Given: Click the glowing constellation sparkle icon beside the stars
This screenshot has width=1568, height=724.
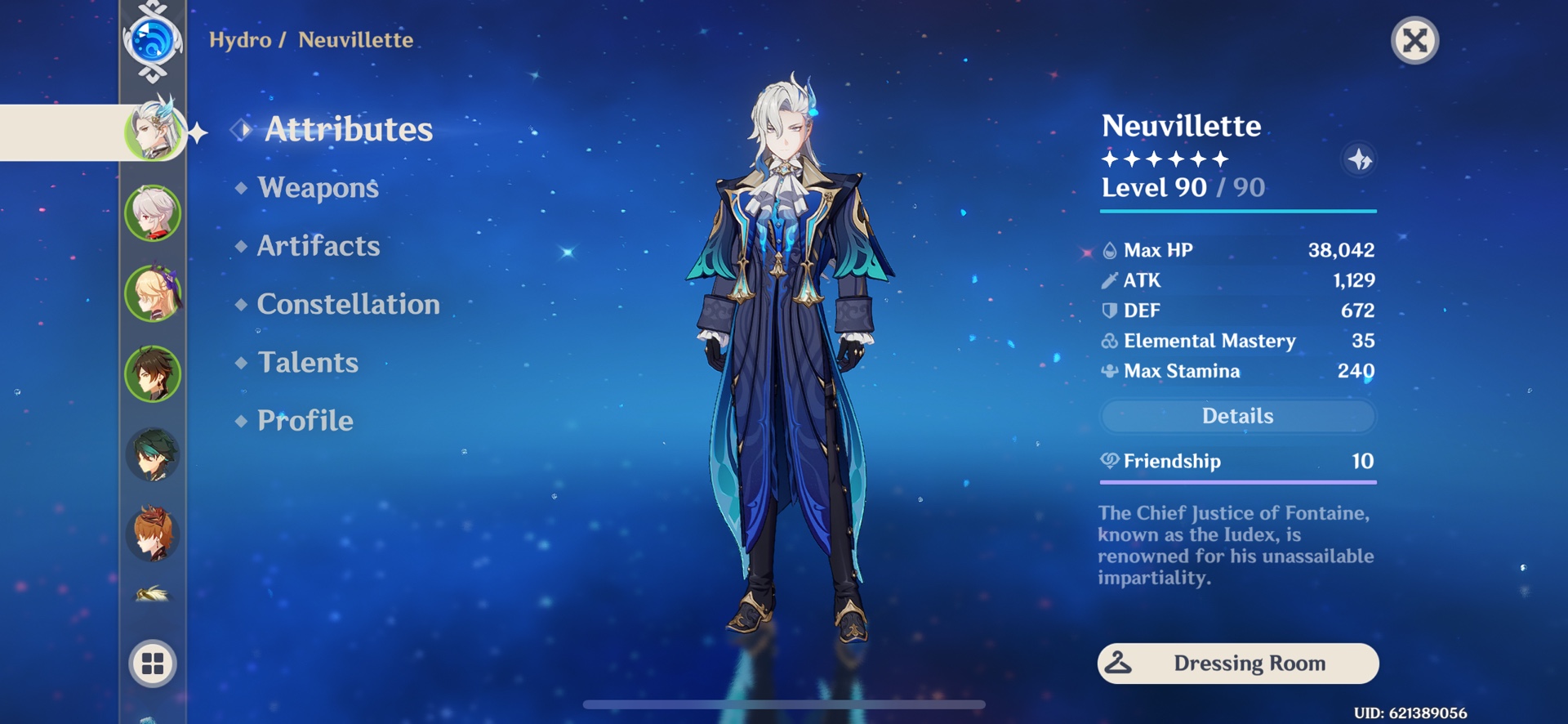Looking at the screenshot, I should click(x=1361, y=160).
